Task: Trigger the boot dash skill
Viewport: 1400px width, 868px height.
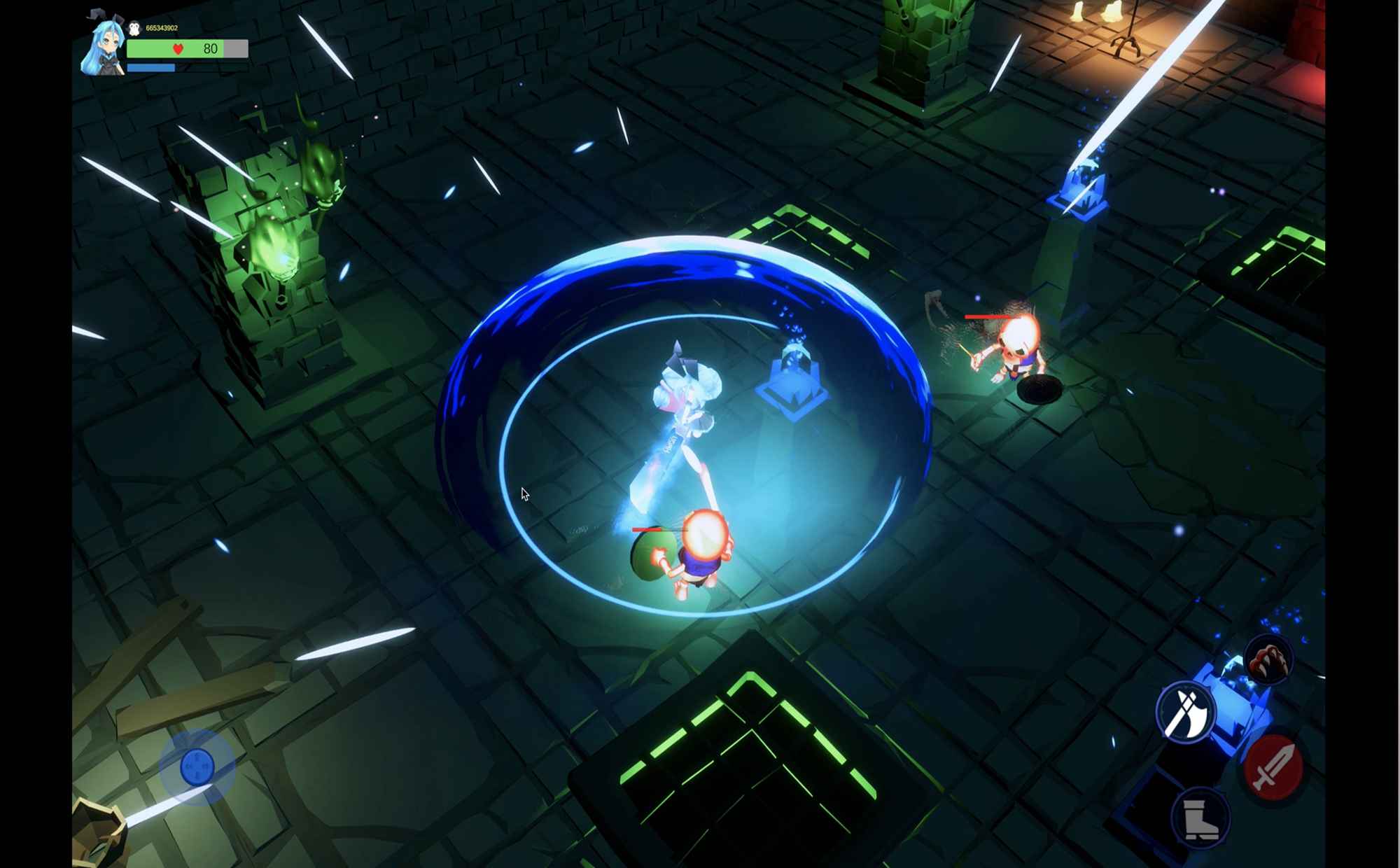Action: [x=1200, y=818]
